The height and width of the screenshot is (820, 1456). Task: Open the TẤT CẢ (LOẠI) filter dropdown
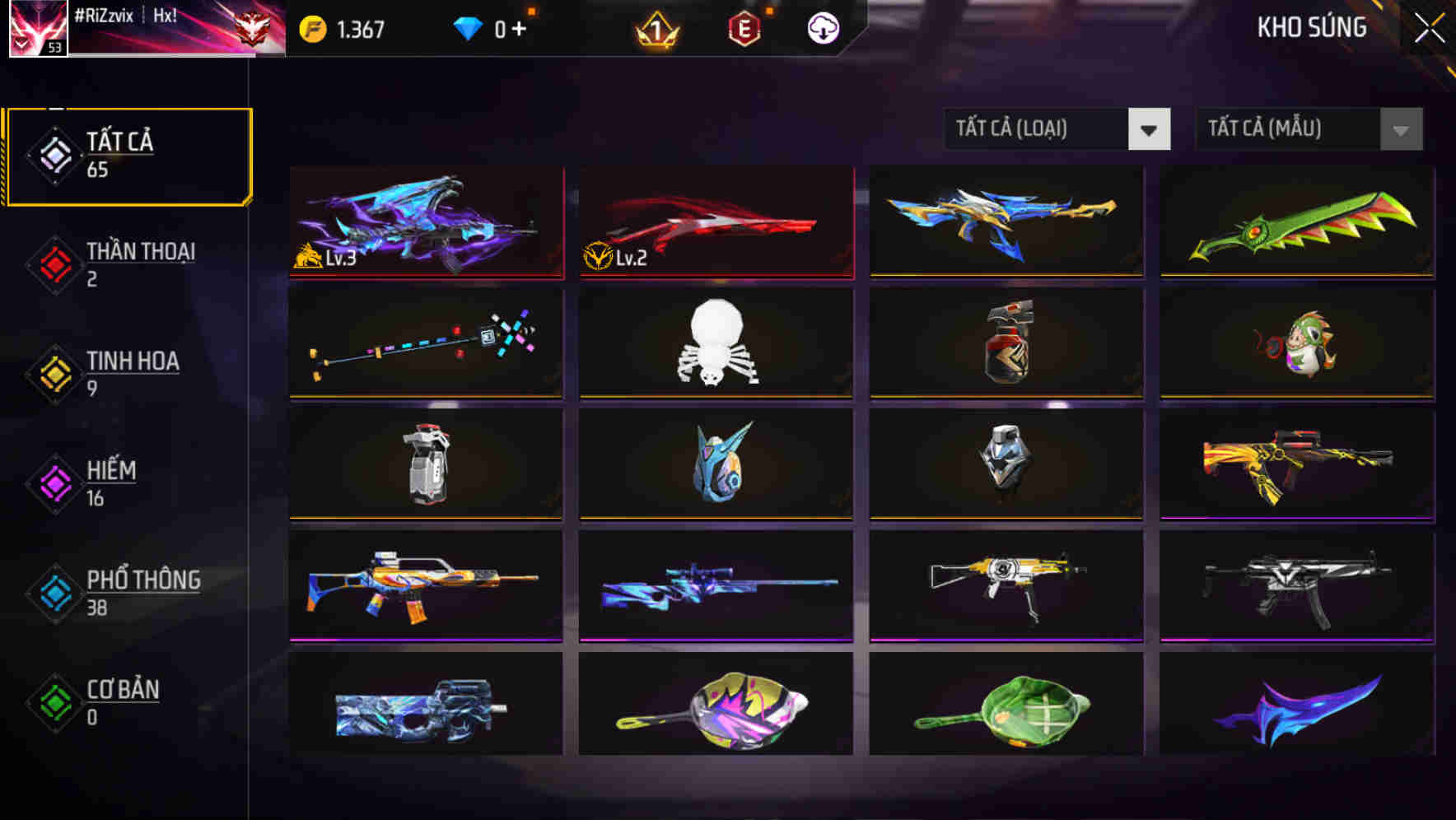[1057, 130]
